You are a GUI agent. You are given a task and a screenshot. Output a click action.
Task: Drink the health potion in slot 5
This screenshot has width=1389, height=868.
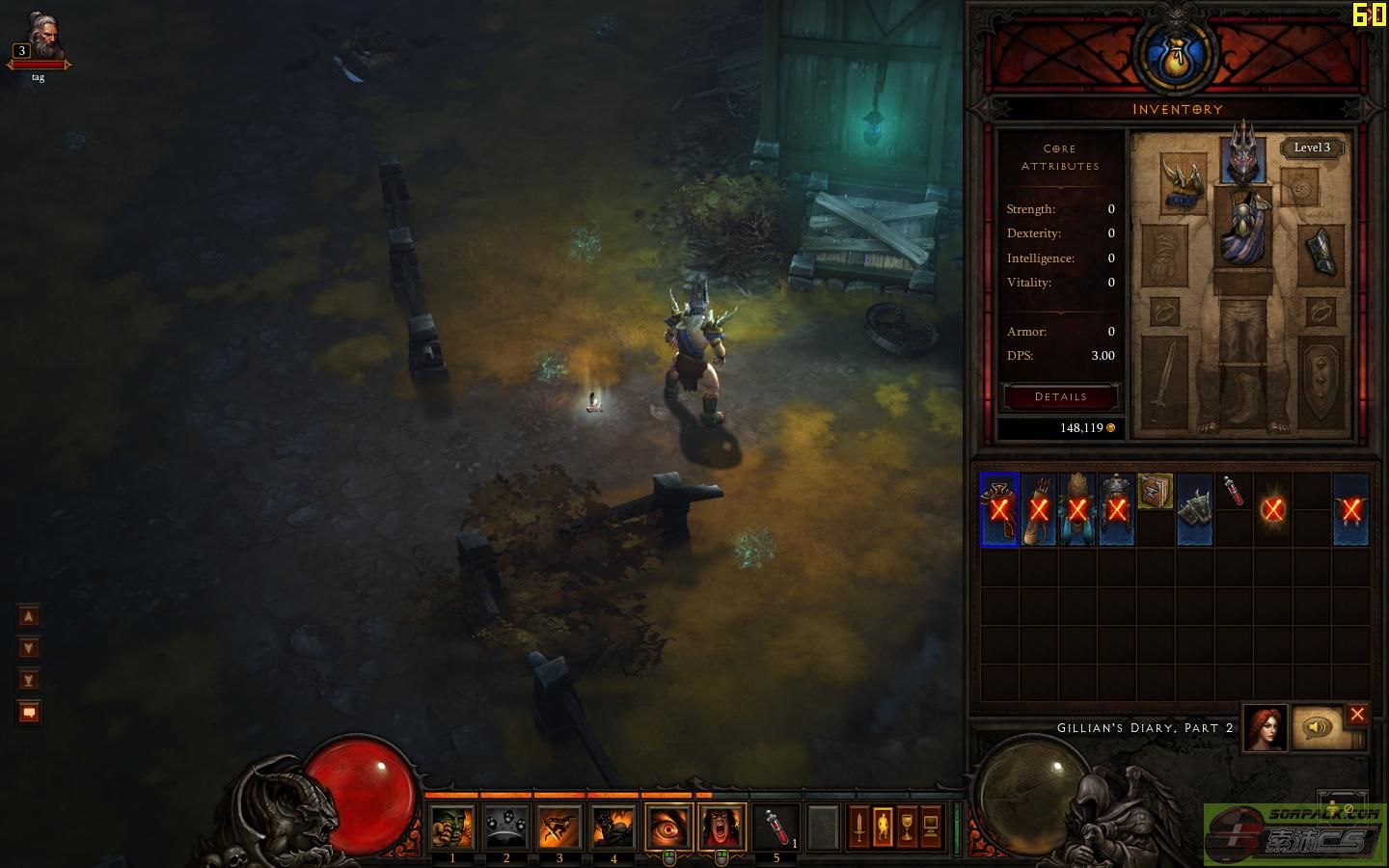coord(776,827)
